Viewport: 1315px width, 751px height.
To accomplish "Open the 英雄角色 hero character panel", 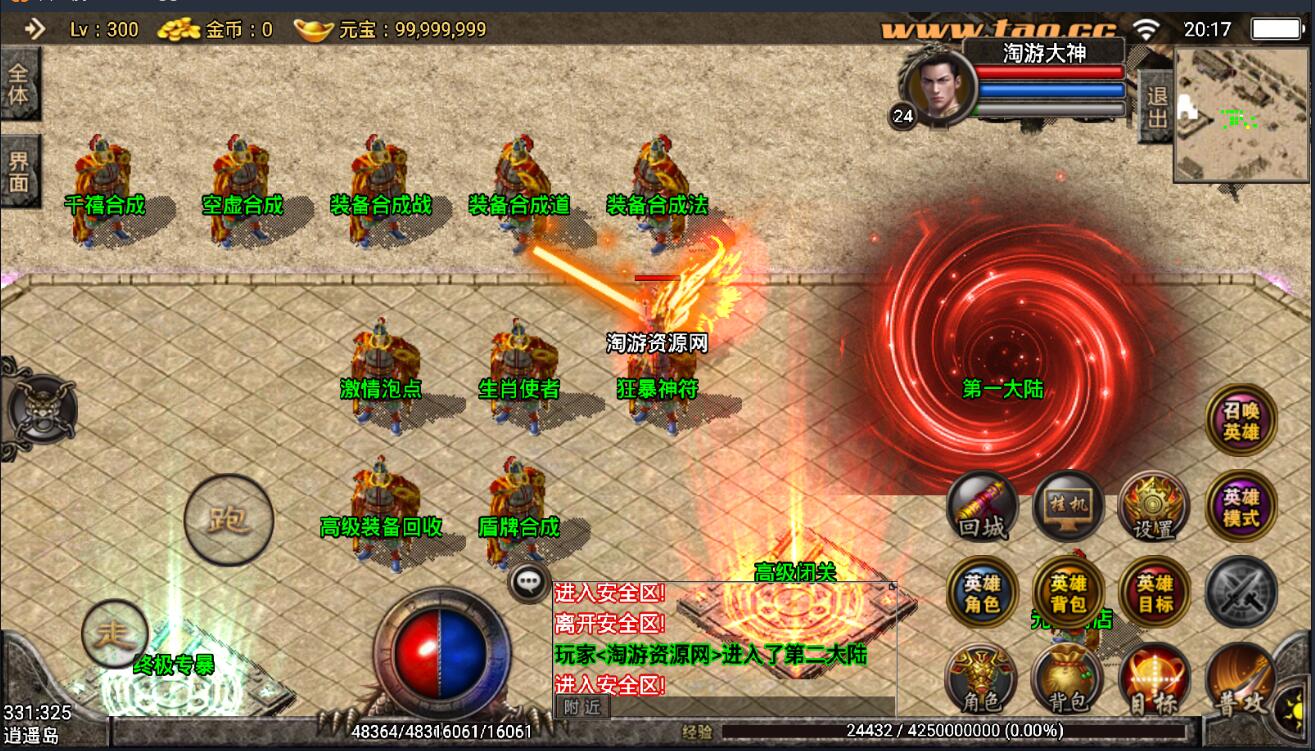I will point(981,592).
